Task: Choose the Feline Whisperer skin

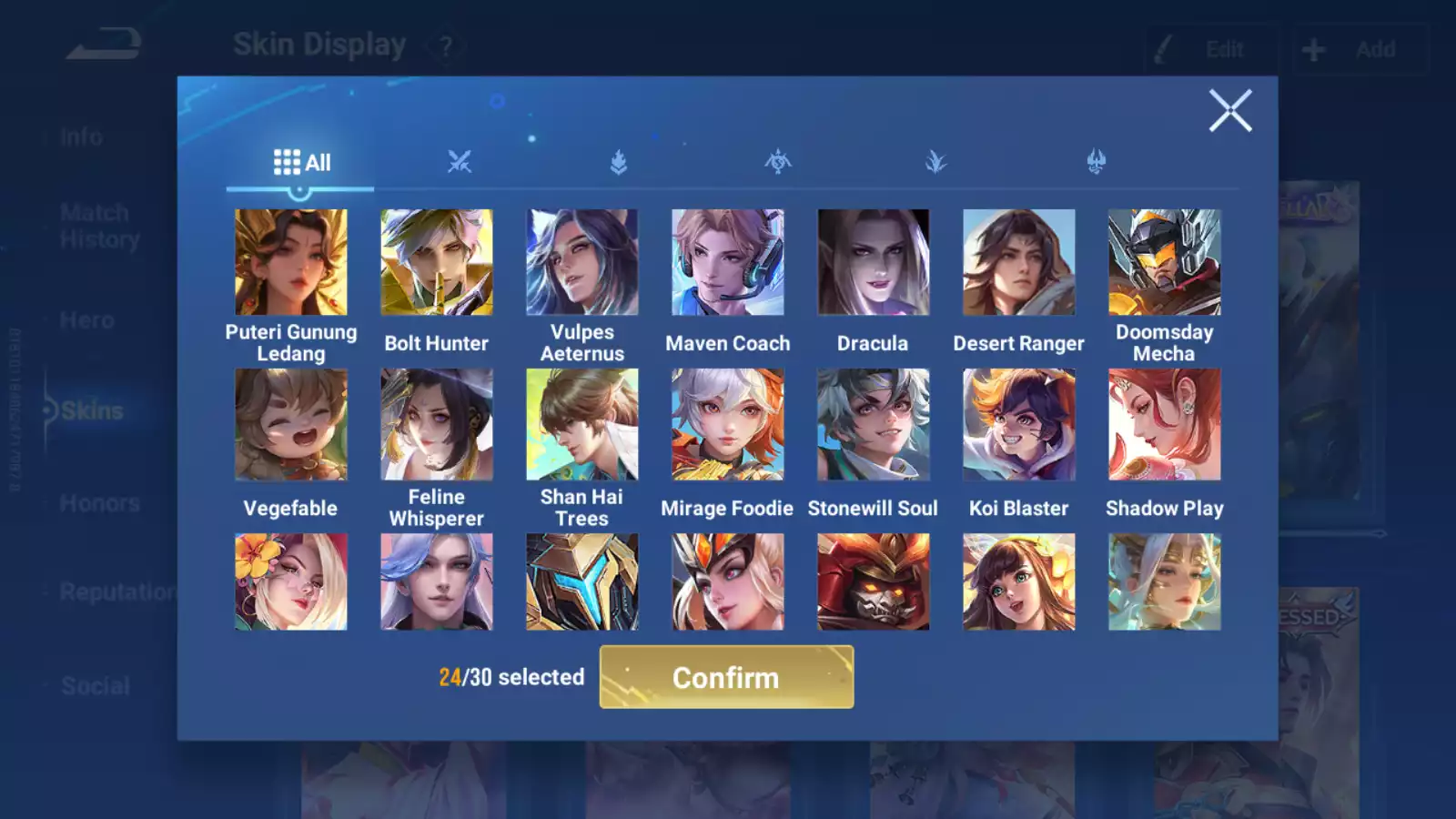Action: (x=437, y=424)
